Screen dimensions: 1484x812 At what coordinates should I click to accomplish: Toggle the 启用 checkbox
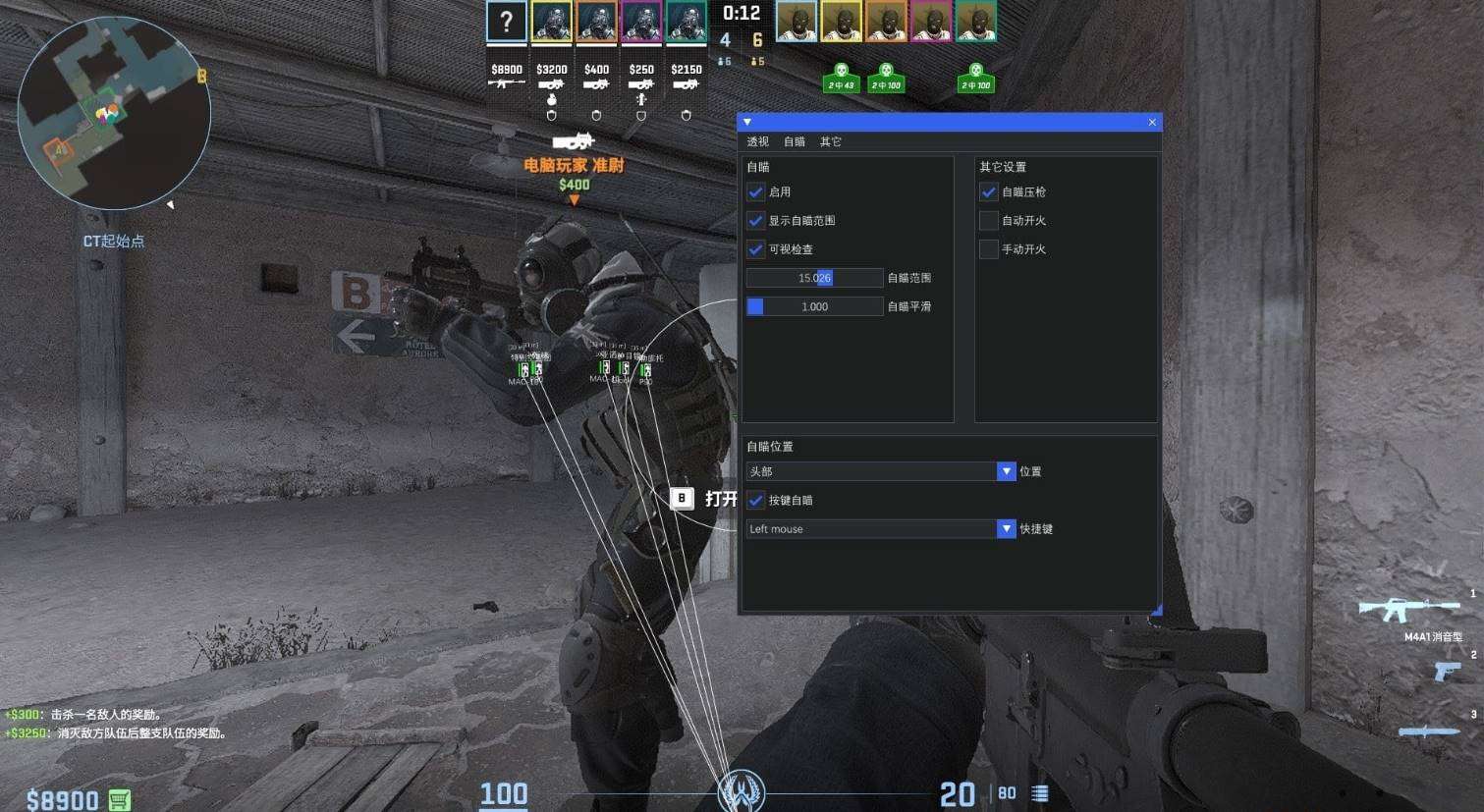755,192
